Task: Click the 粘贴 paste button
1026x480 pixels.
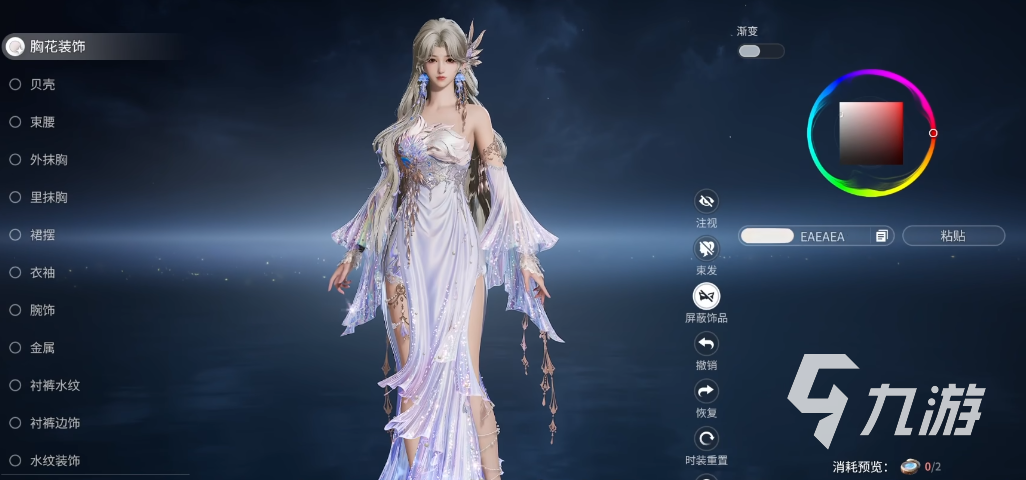Action: click(953, 236)
